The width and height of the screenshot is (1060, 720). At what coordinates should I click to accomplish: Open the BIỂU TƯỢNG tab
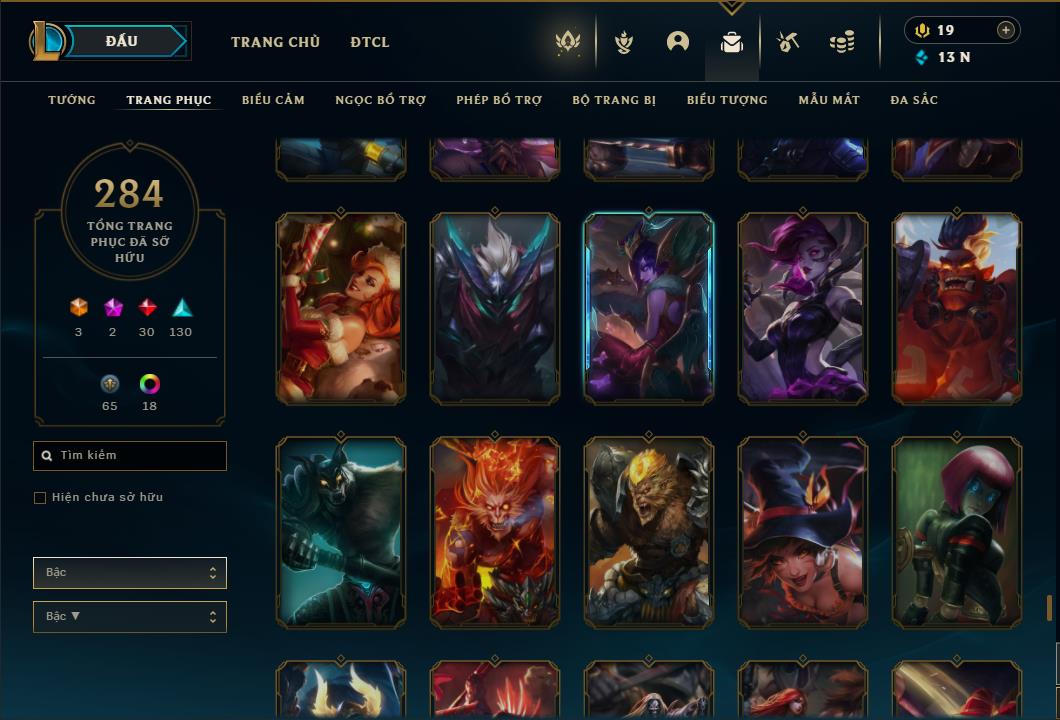(x=727, y=100)
